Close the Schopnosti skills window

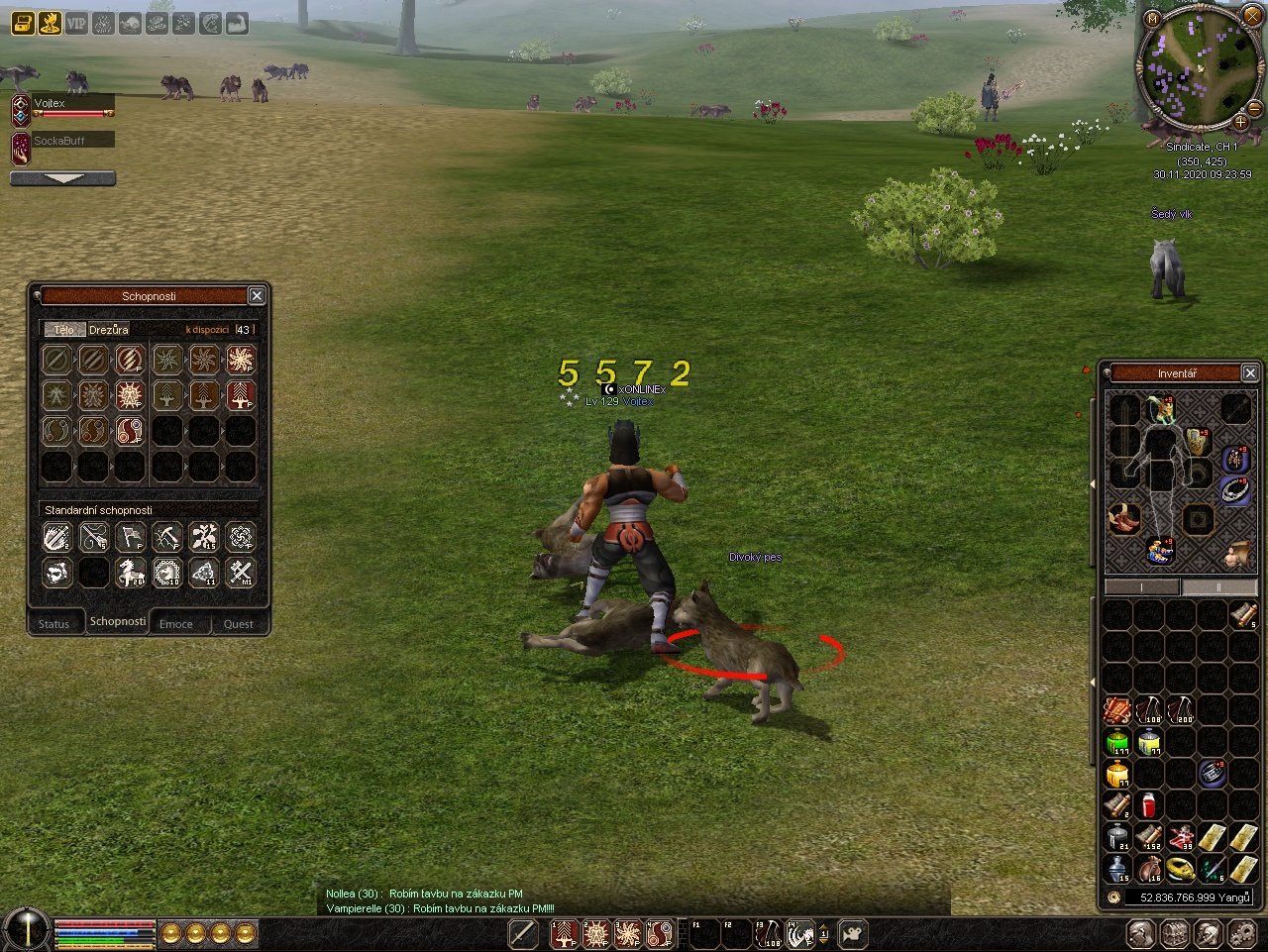click(257, 296)
